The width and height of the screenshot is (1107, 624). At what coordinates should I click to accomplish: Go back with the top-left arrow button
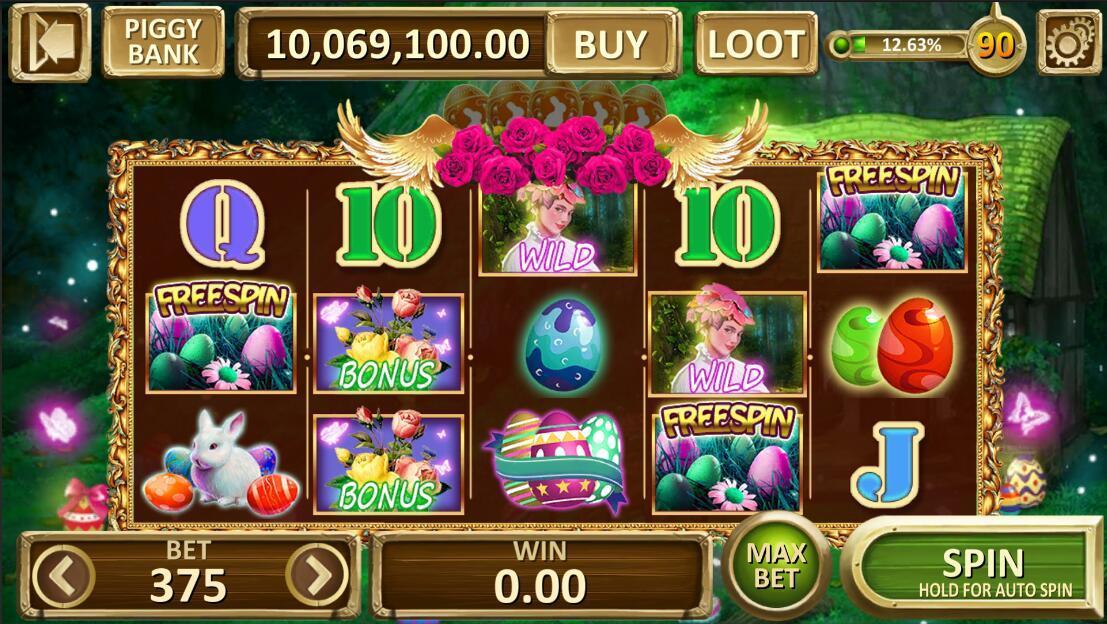(x=50, y=42)
